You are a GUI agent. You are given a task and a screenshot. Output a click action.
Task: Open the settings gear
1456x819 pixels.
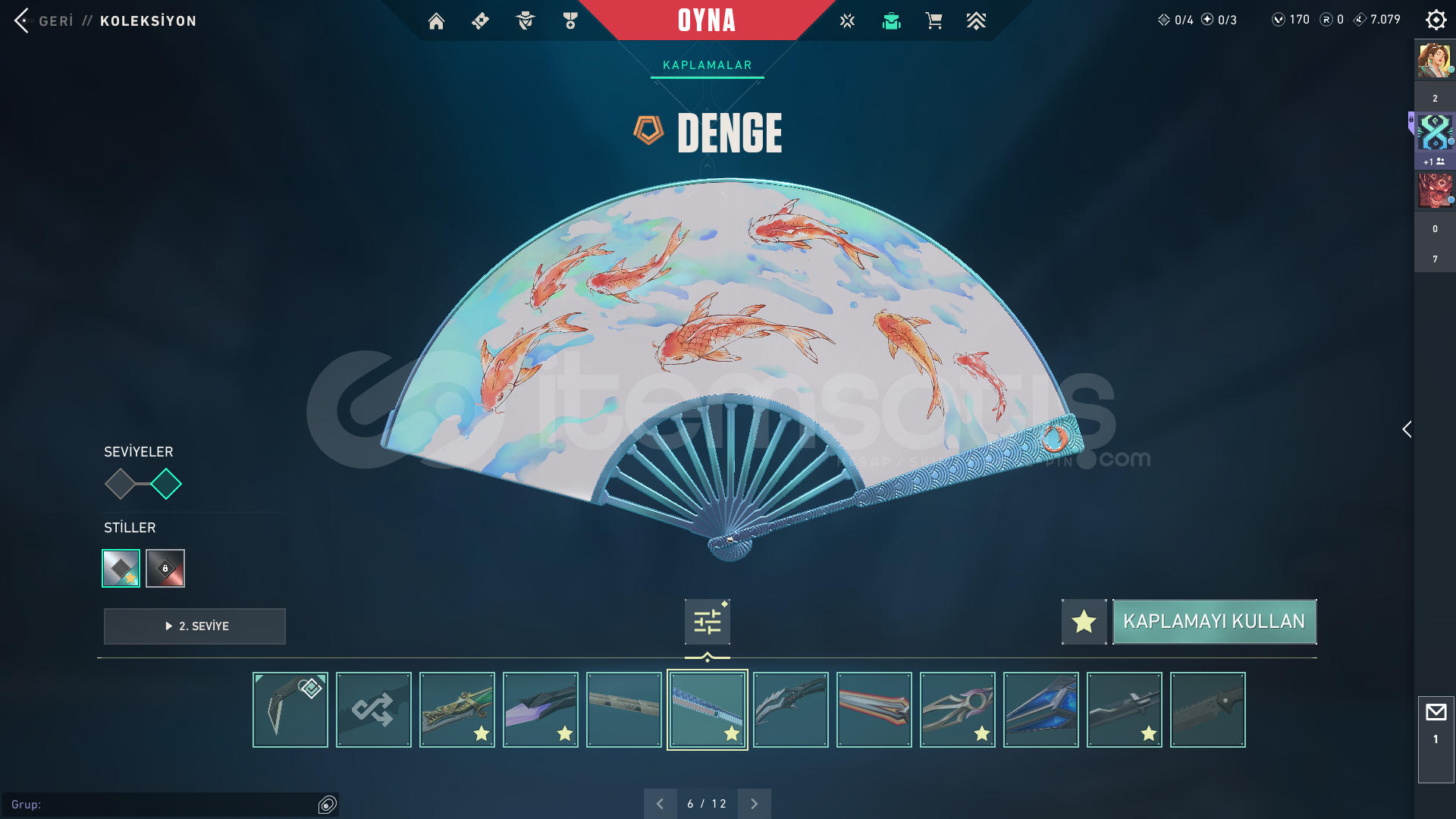pyautogui.click(x=1436, y=20)
